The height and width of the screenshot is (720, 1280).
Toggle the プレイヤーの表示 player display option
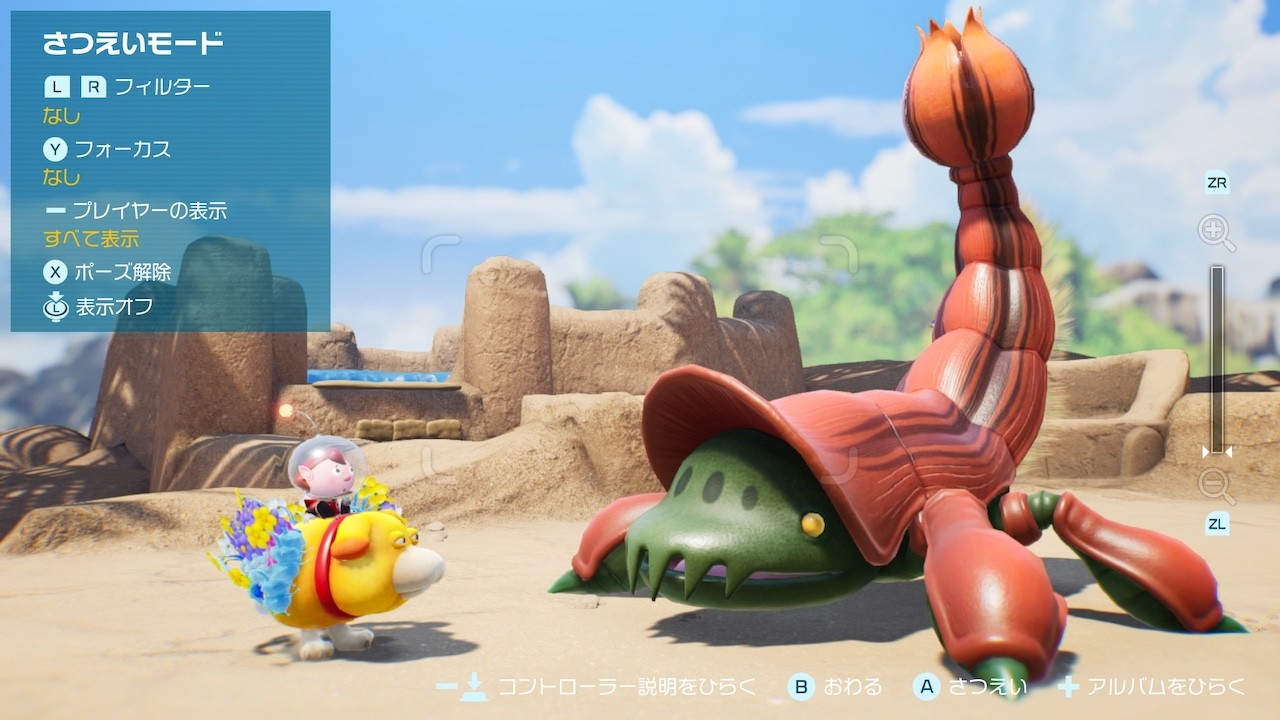click(149, 211)
